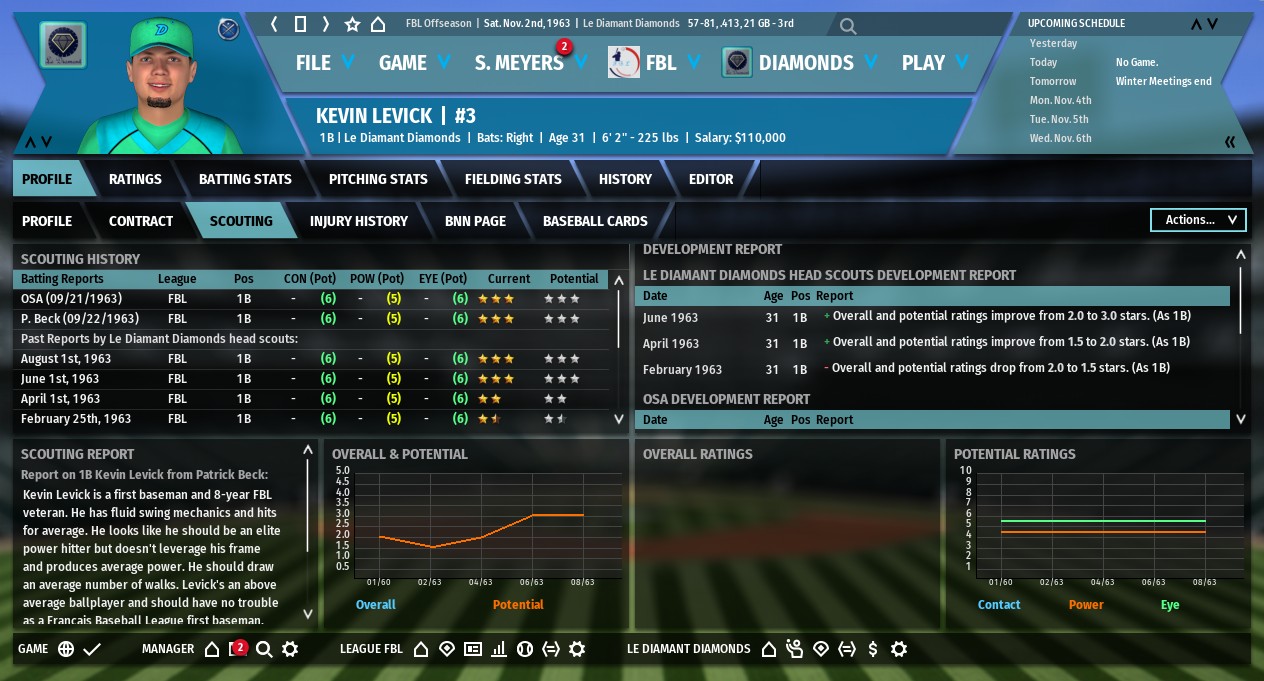This screenshot has height=681, width=1264.
Task: Select the CONTRACT sub-tab
Action: point(141,221)
